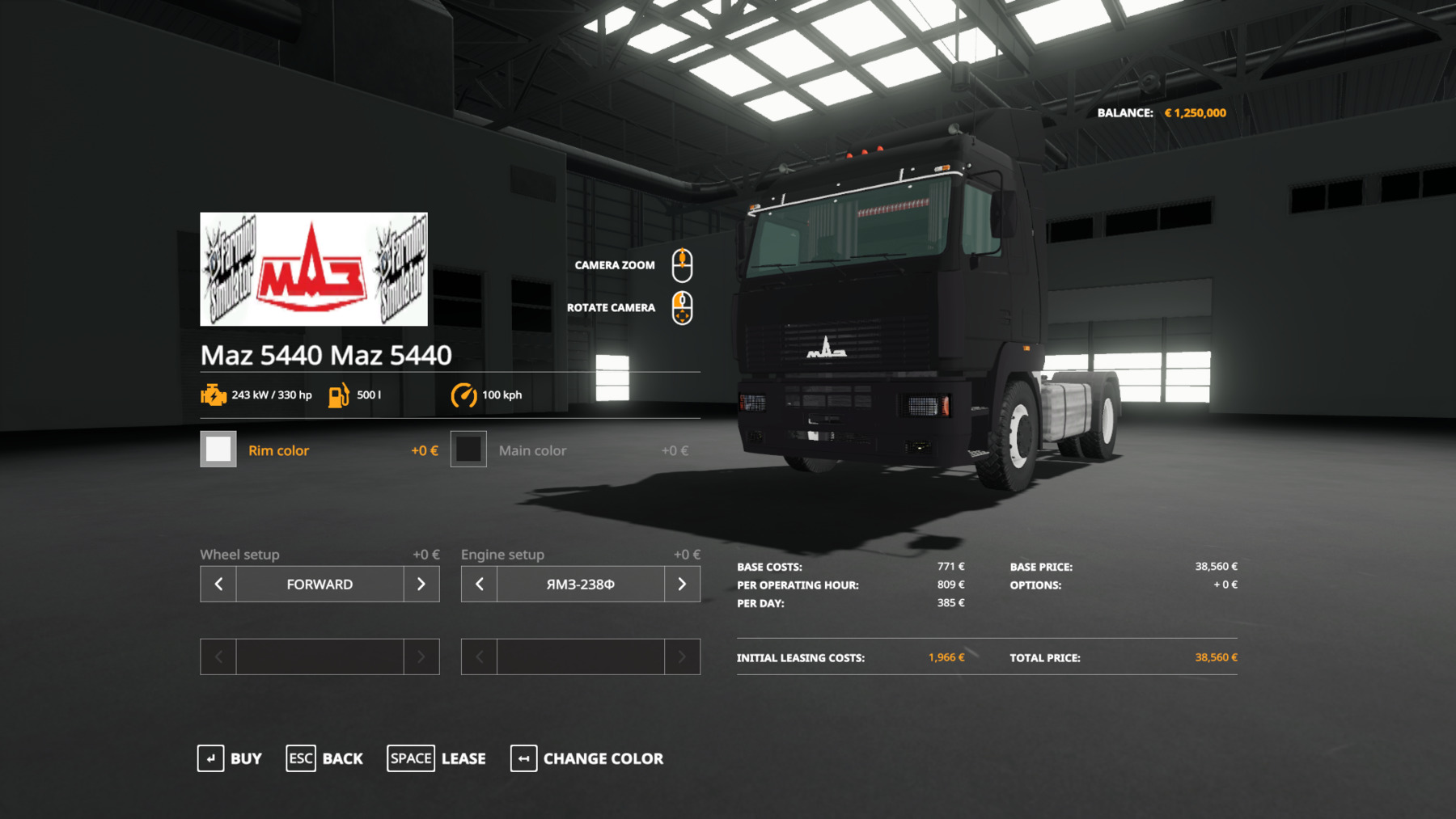Lease the Maz 5440 truck
This screenshot has width=1456, height=819.
[437, 758]
